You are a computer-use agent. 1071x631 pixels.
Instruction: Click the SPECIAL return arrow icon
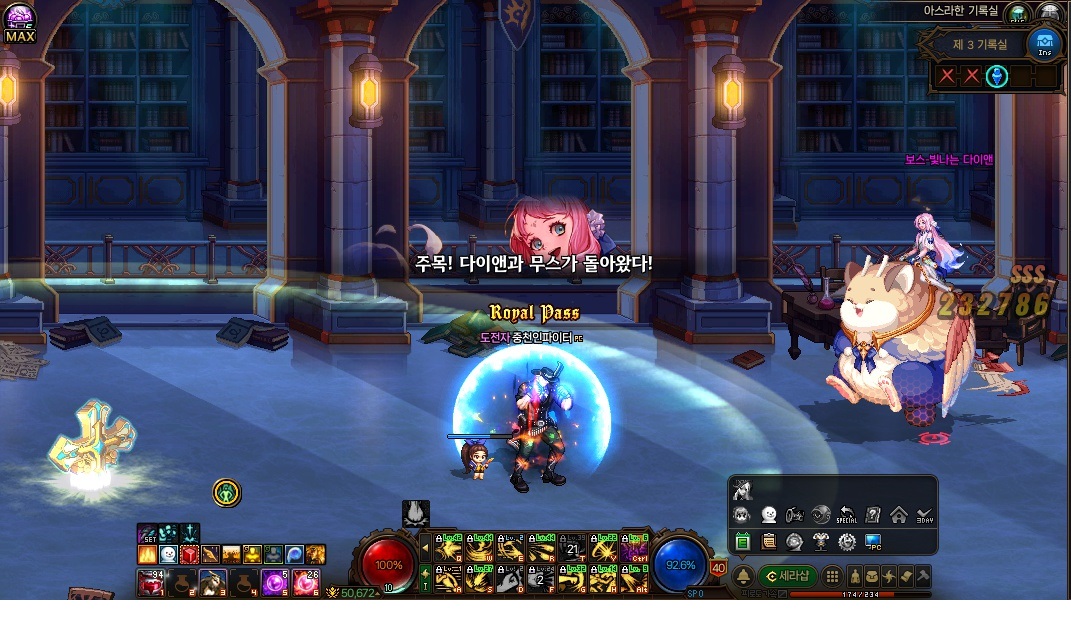[x=846, y=516]
